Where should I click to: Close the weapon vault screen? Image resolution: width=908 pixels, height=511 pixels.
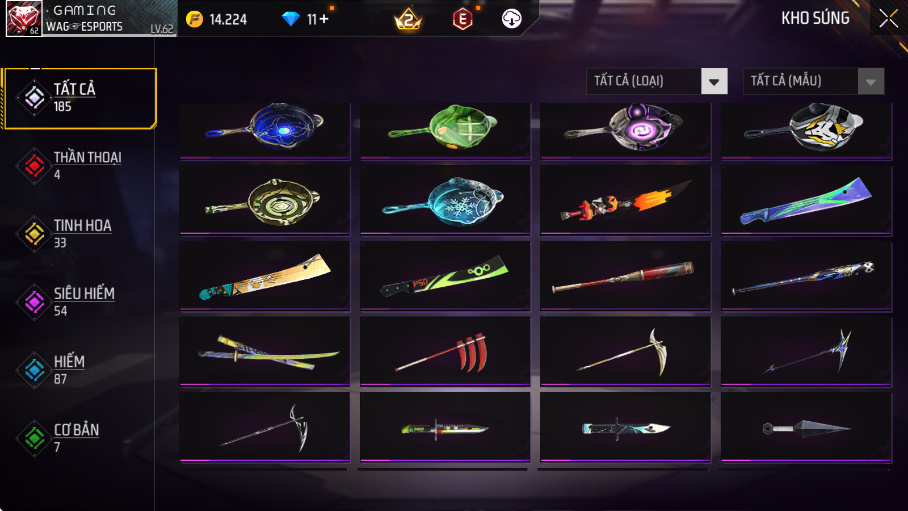[x=888, y=18]
